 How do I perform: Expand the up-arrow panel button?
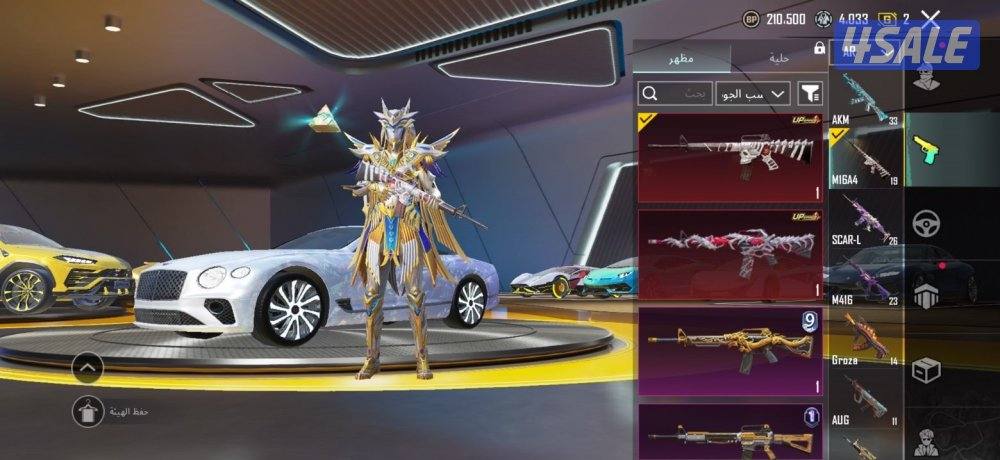click(x=87, y=368)
